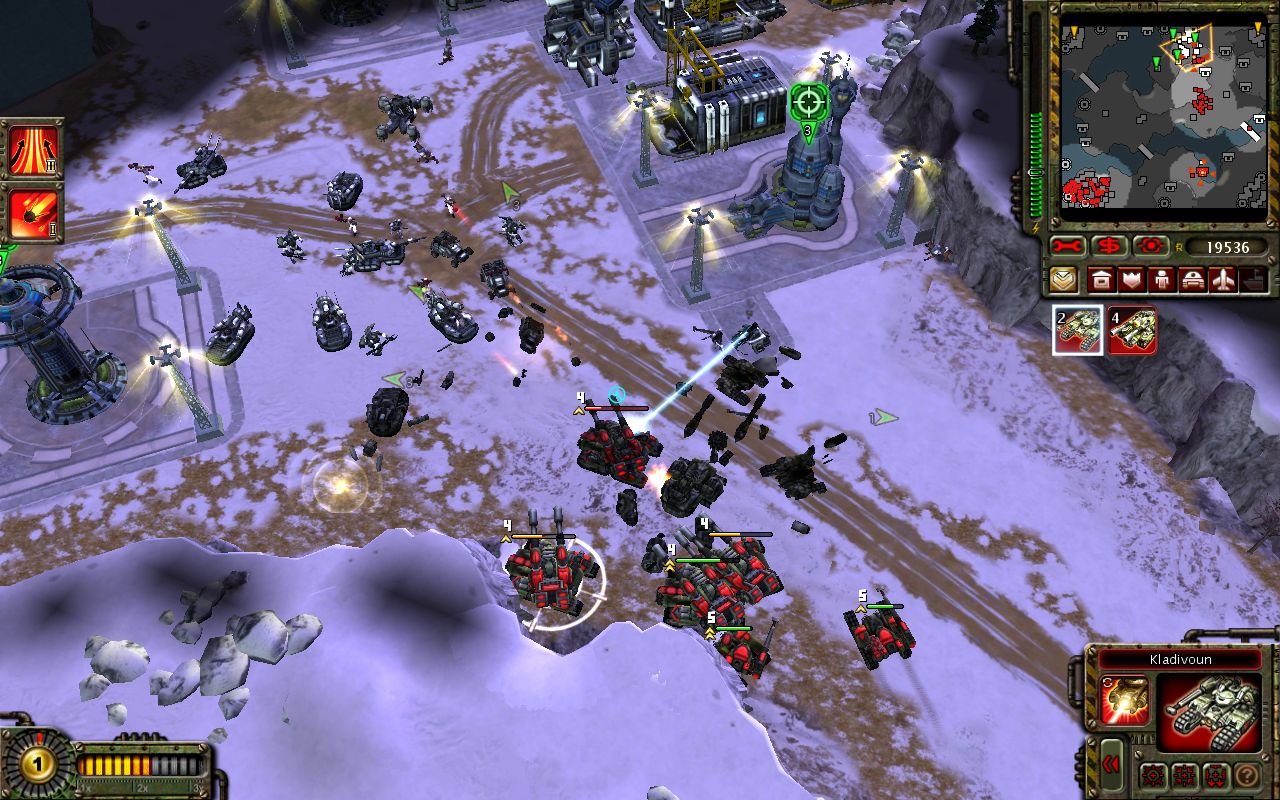Switch to the structures production tab
The width and height of the screenshot is (1280, 800).
coord(1100,280)
